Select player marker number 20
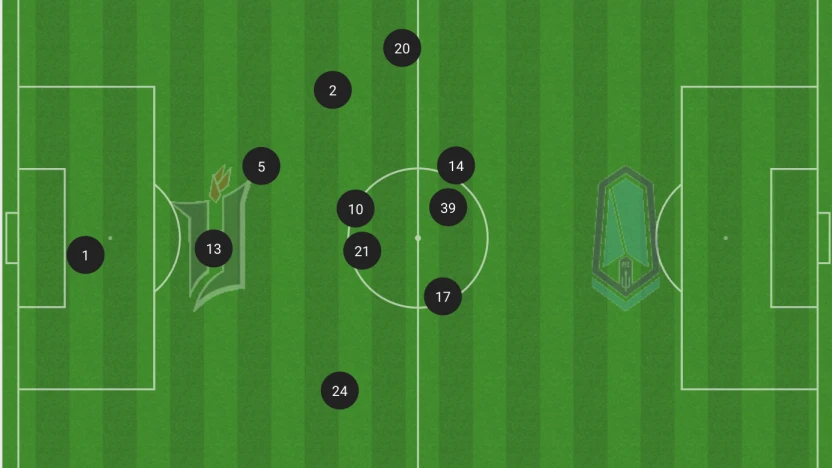 pyautogui.click(x=402, y=48)
